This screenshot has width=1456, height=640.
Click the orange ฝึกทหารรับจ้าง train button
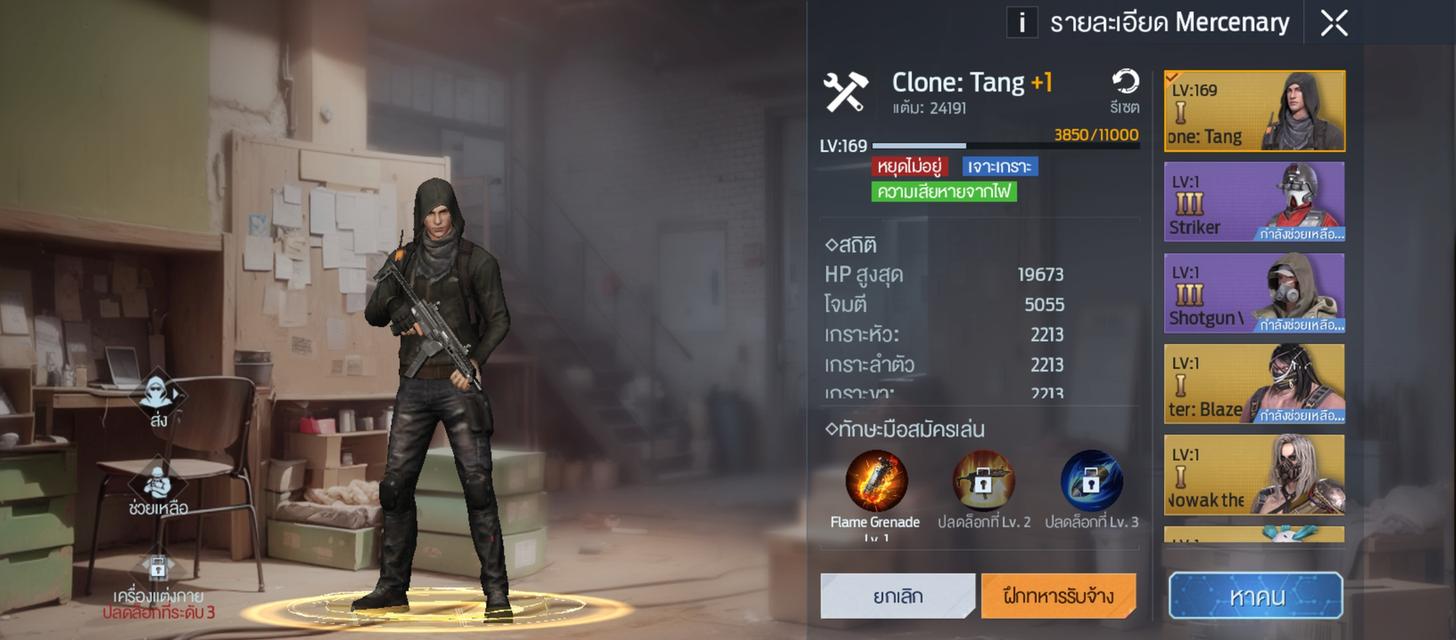(1058, 596)
